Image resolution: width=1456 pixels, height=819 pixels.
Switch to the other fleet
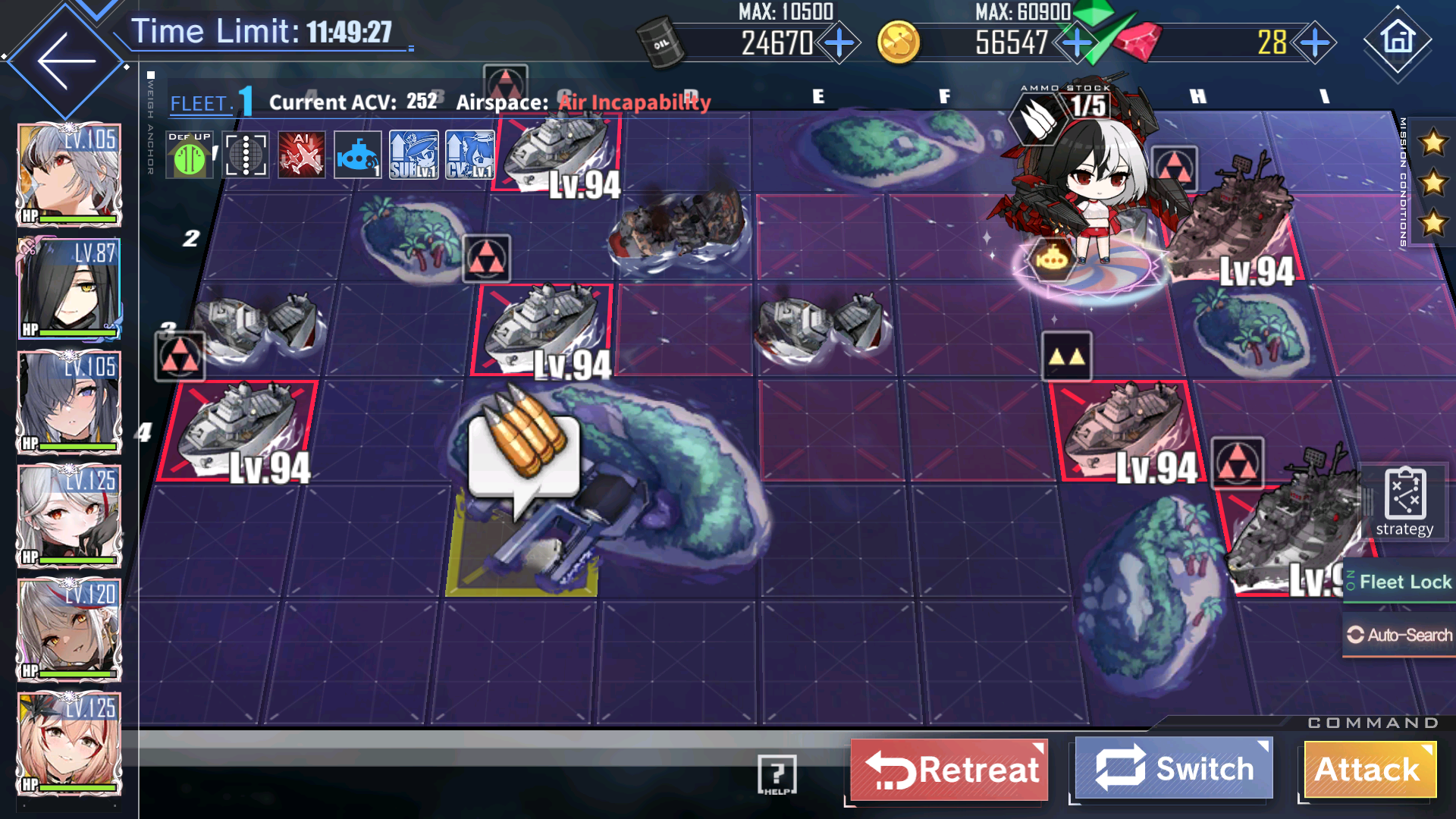[1173, 768]
